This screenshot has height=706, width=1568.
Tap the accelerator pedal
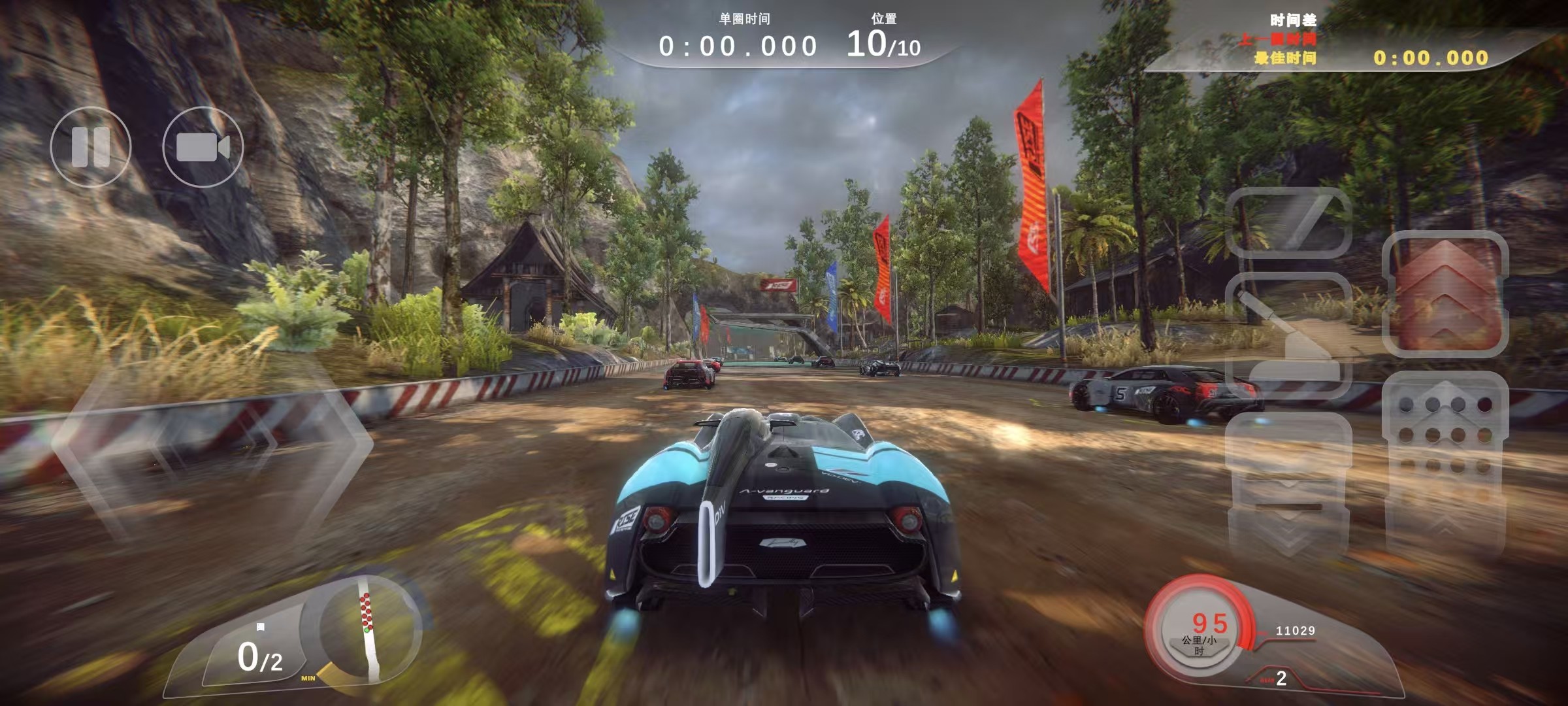[1445, 458]
